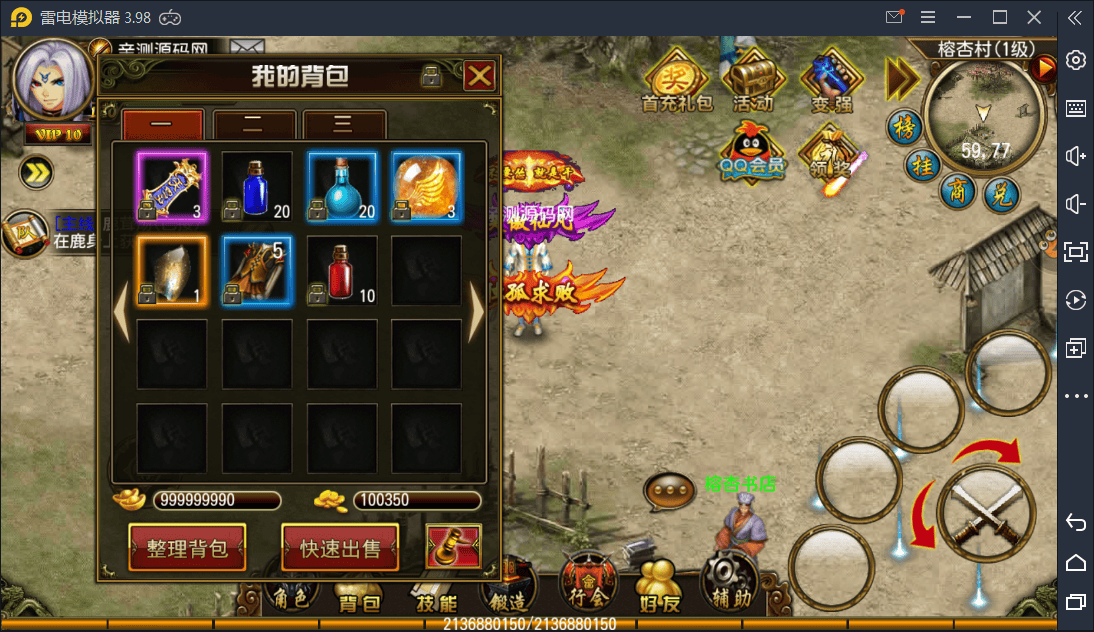Viewport: 1094px width, 632px height.
Task: Open the 好友 friends menu
Action: [x=659, y=587]
